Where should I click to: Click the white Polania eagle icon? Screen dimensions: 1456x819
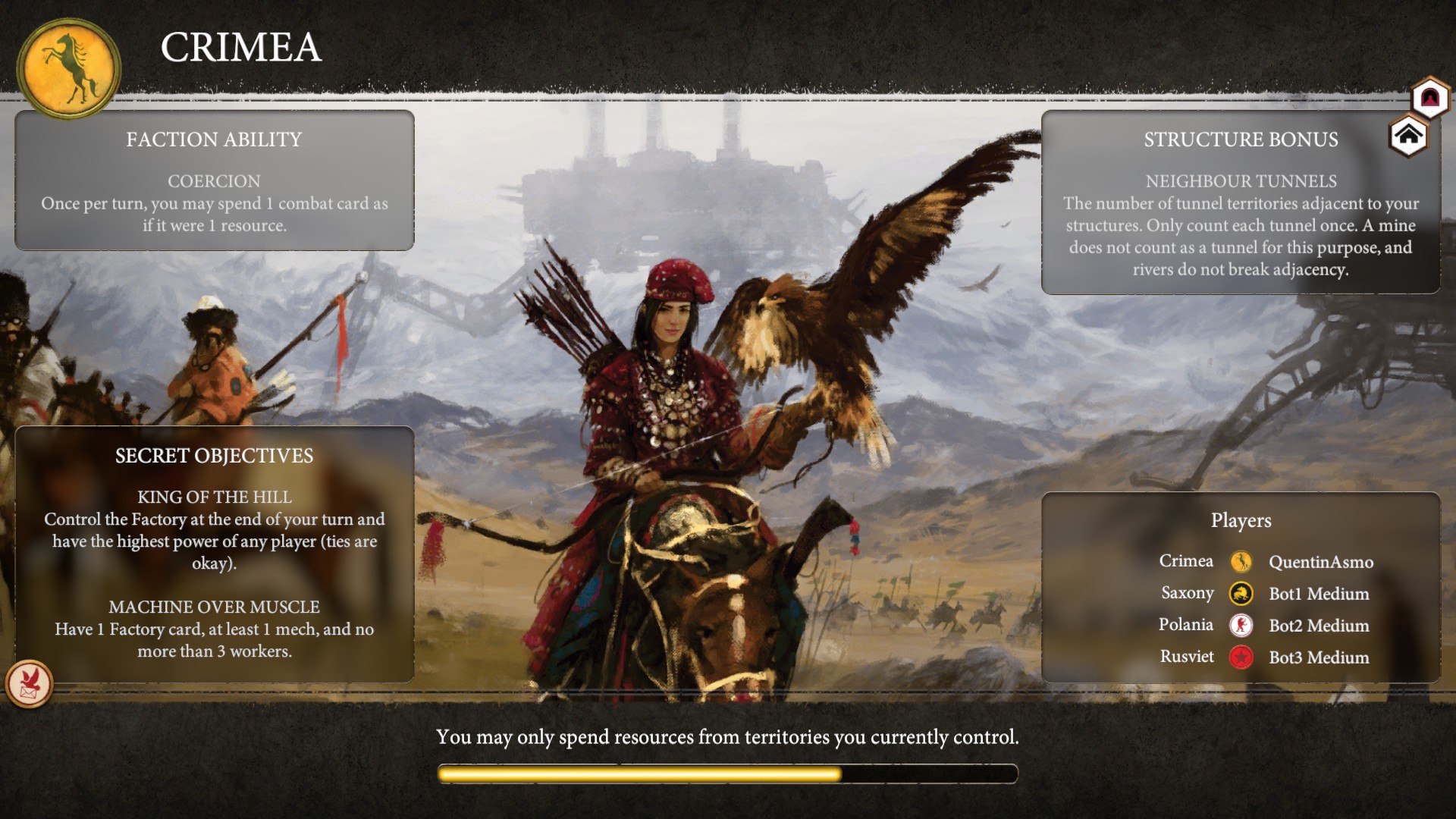[x=1242, y=626]
